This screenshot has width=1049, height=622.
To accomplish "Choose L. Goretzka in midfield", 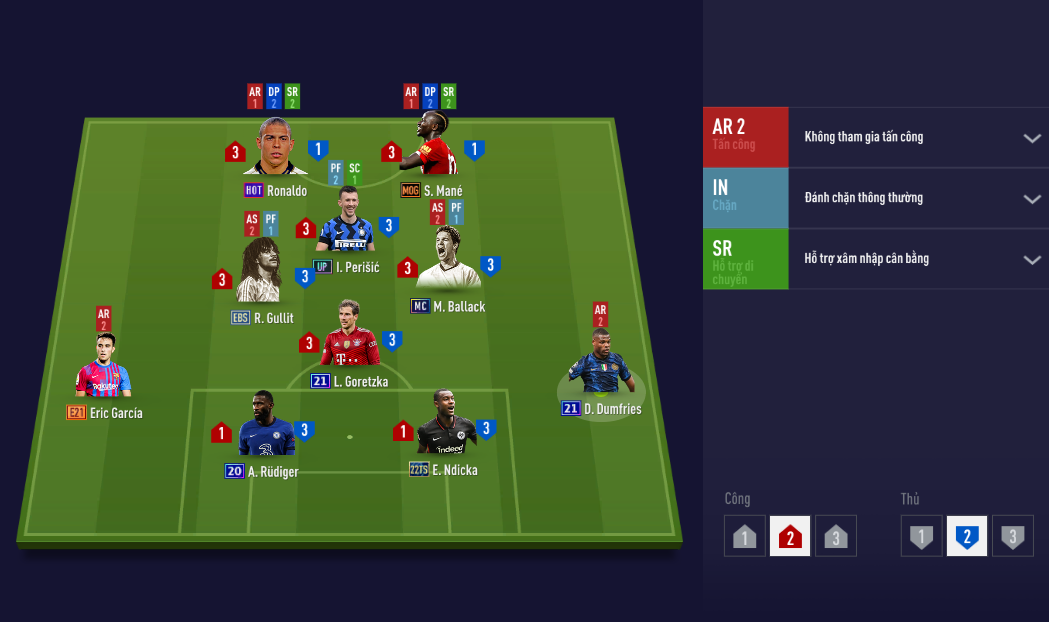I will pos(349,336).
